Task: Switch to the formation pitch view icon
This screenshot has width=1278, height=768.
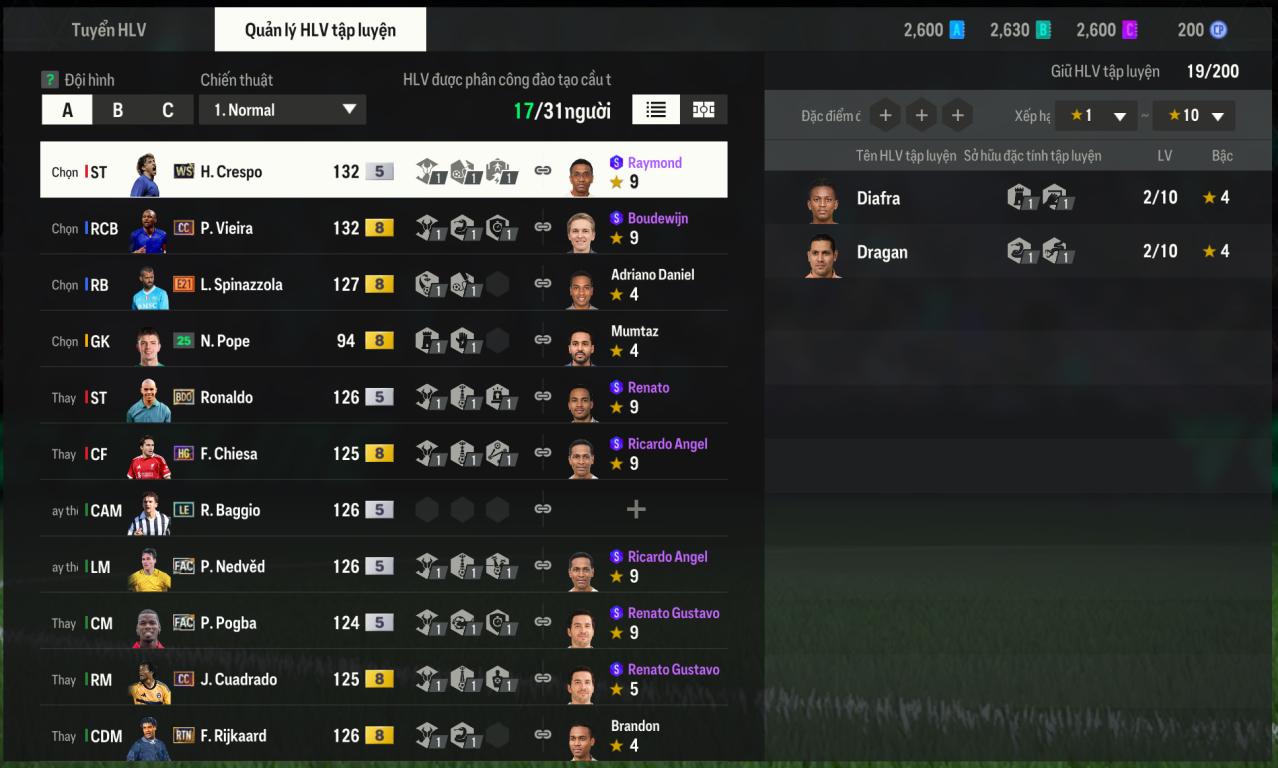Action: 704,110
